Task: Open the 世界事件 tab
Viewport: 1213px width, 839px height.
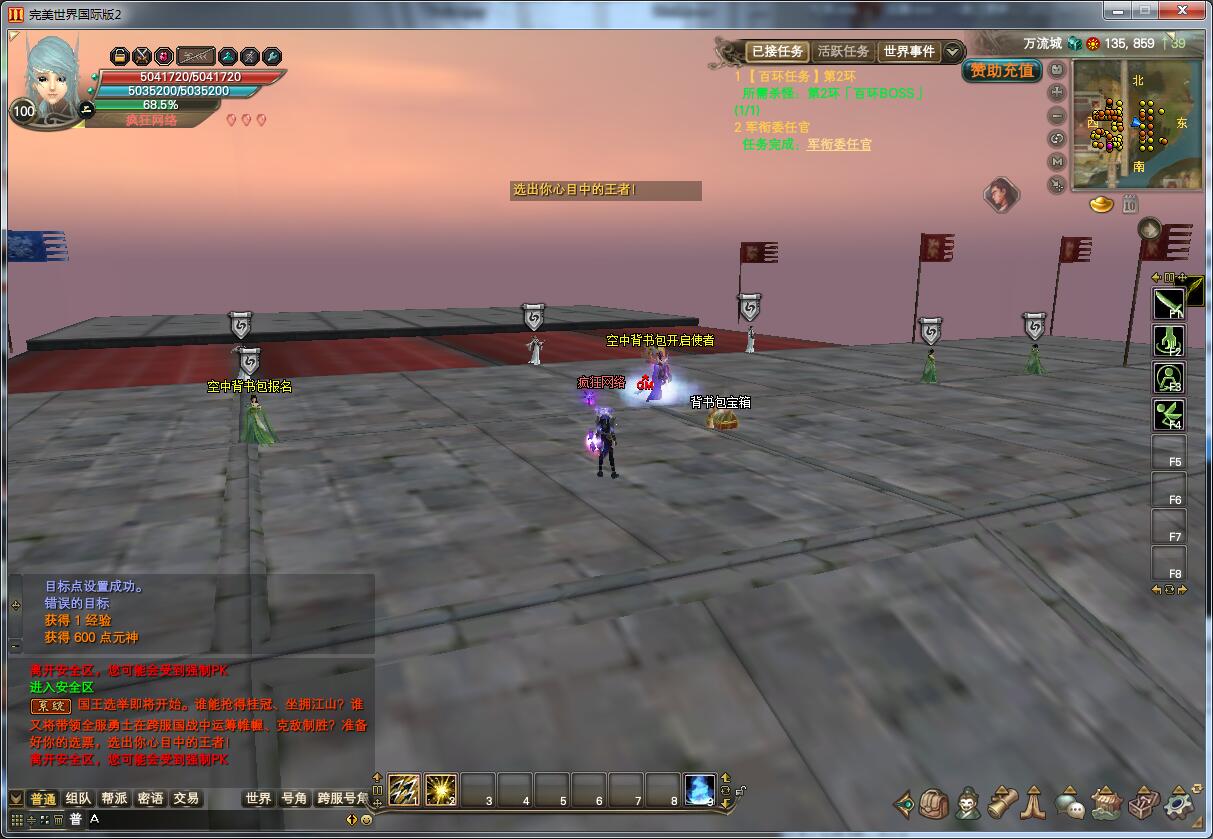Action: (x=908, y=51)
